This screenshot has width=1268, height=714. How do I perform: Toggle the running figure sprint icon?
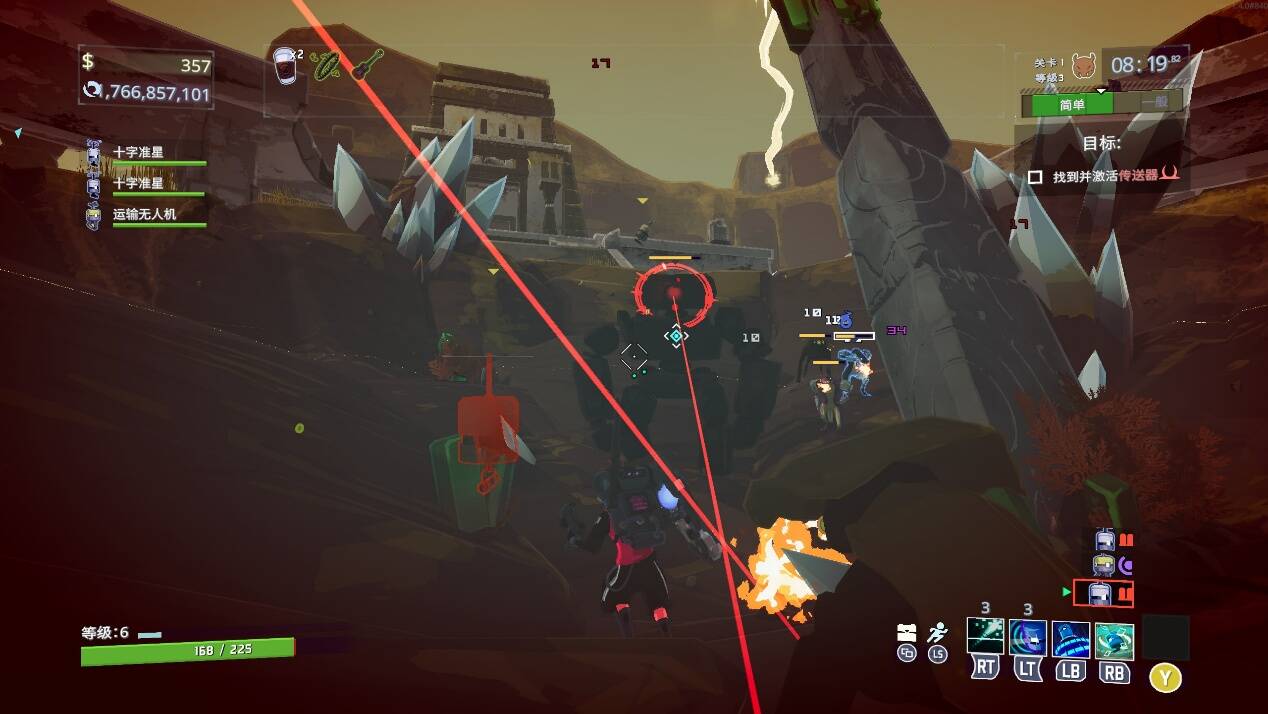click(937, 632)
